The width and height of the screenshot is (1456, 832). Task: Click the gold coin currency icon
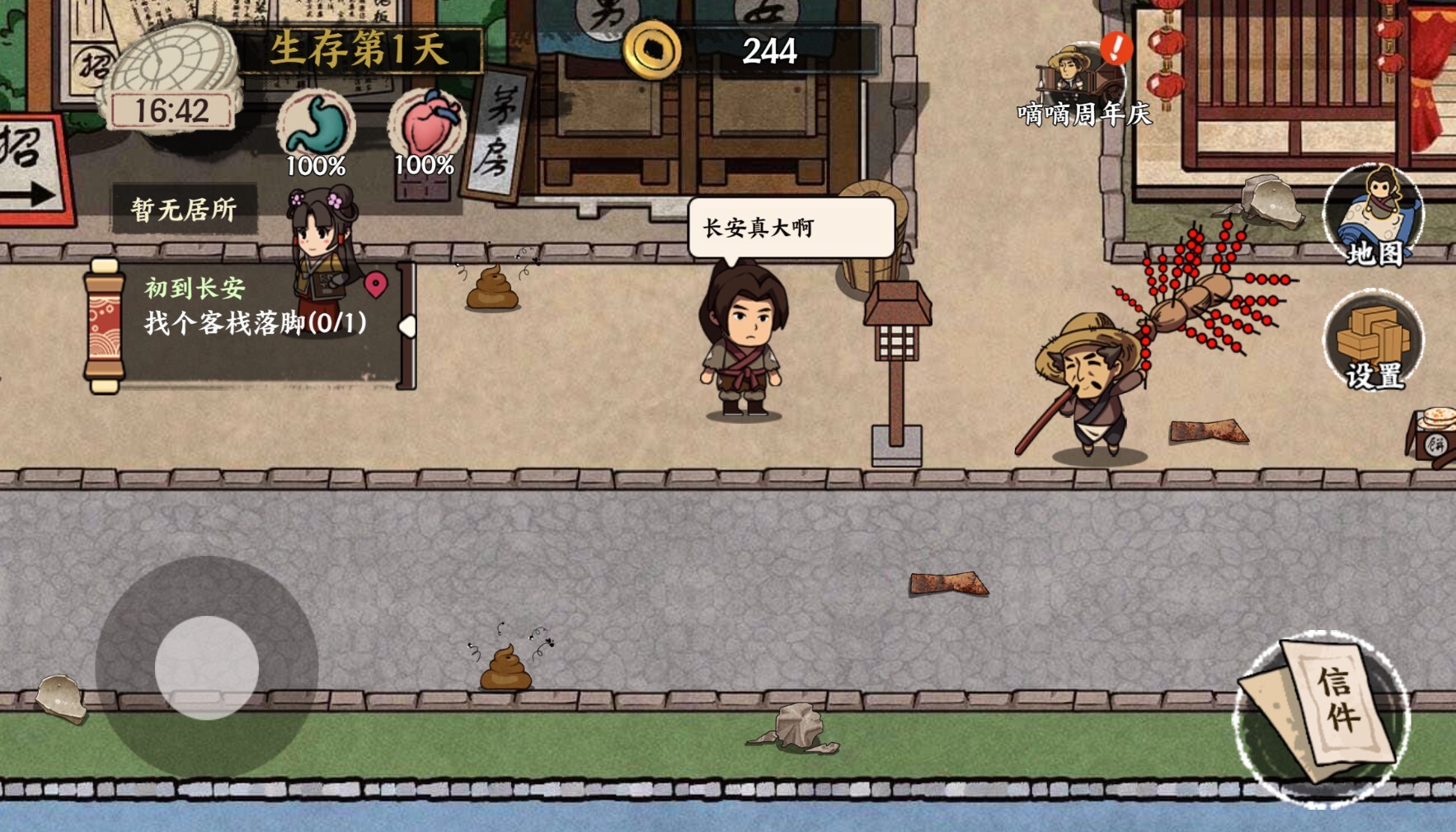click(x=652, y=52)
